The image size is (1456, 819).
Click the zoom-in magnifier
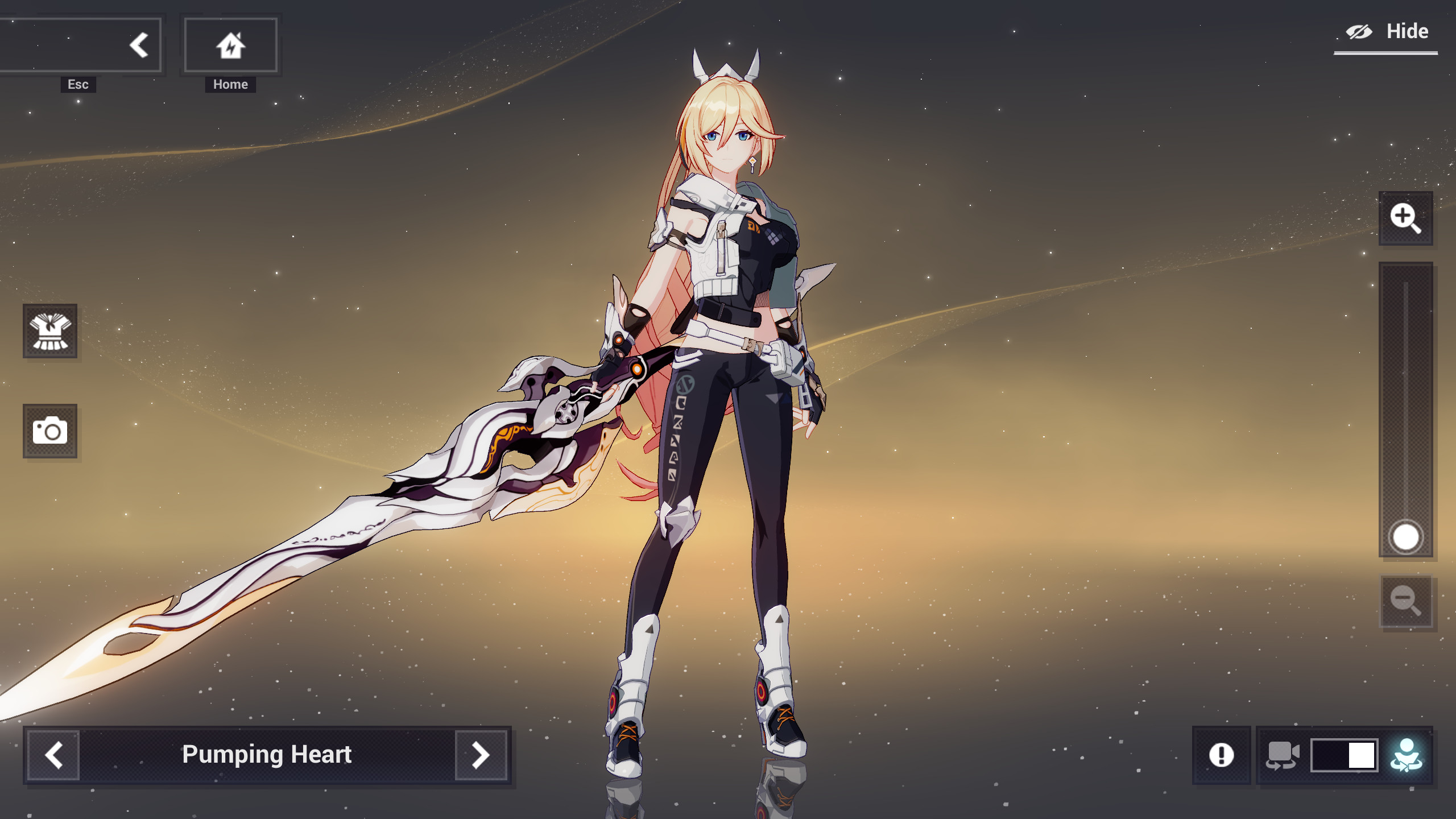[x=1407, y=218]
